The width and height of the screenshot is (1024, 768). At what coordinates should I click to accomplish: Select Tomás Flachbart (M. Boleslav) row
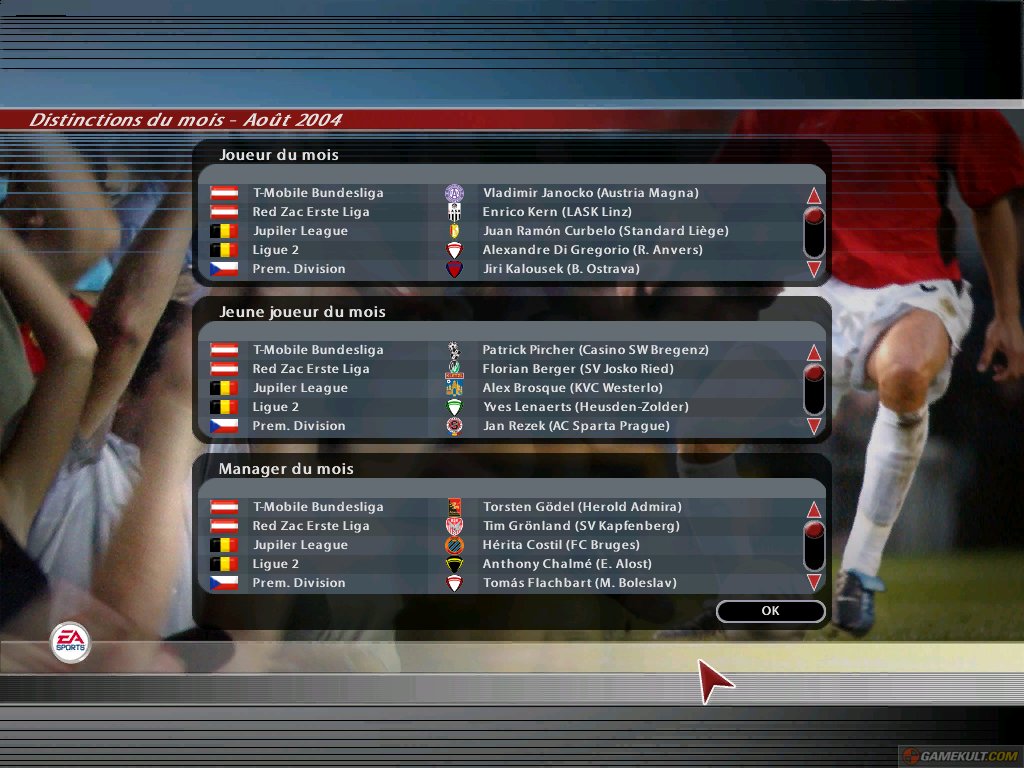[x=579, y=583]
